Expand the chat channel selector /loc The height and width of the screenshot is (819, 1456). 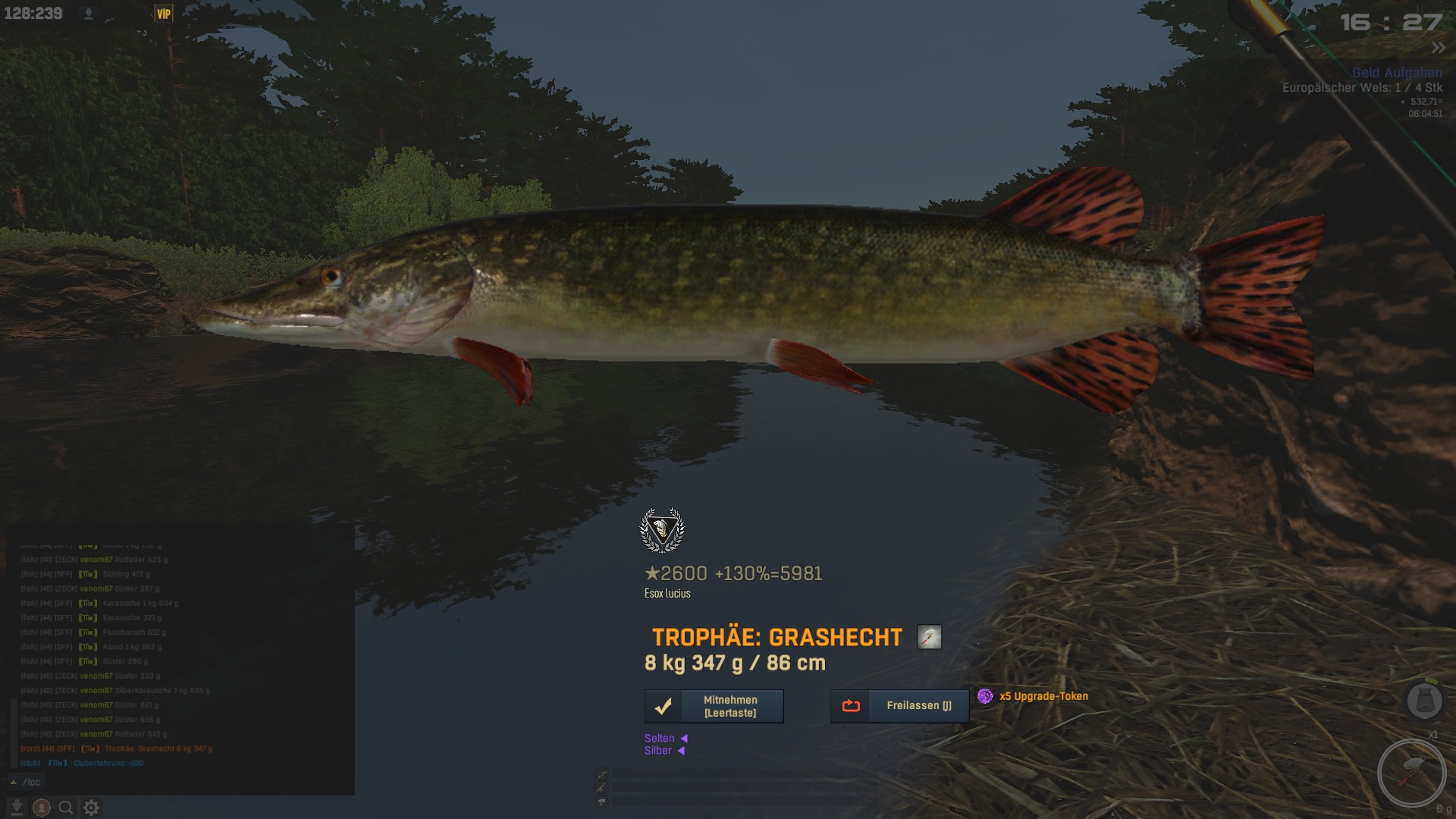point(27,782)
